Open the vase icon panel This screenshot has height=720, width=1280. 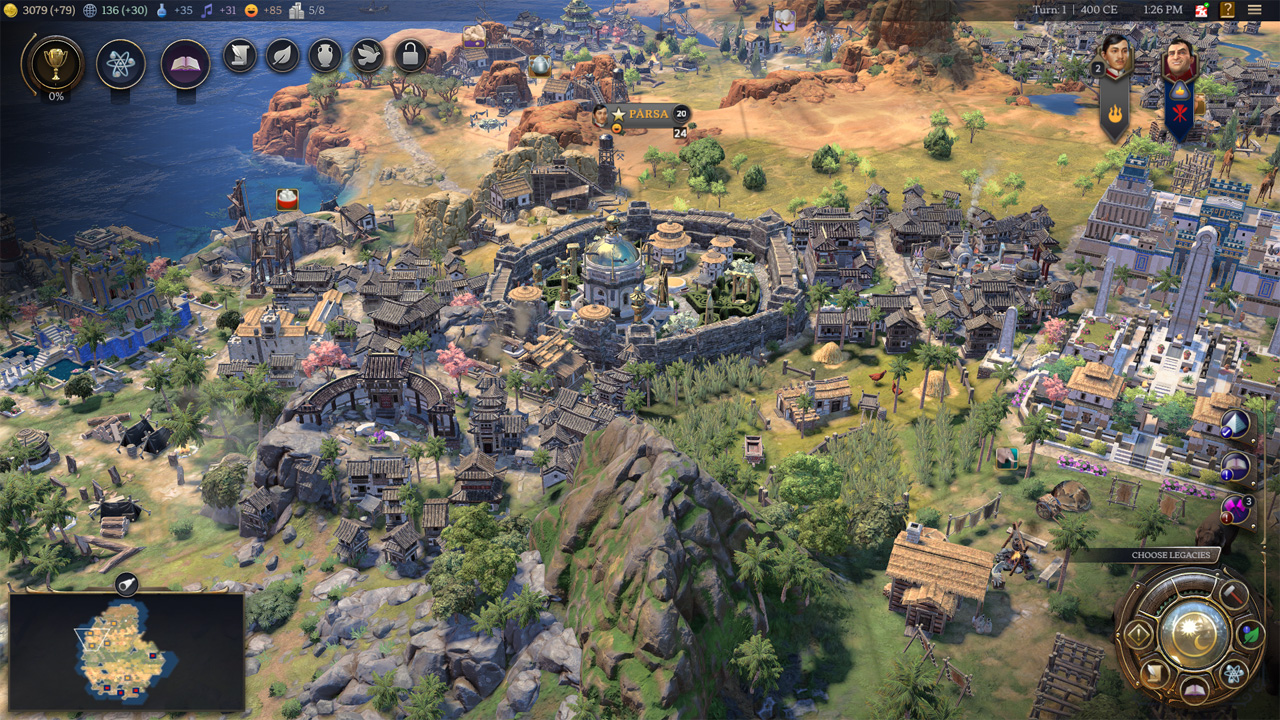325,55
